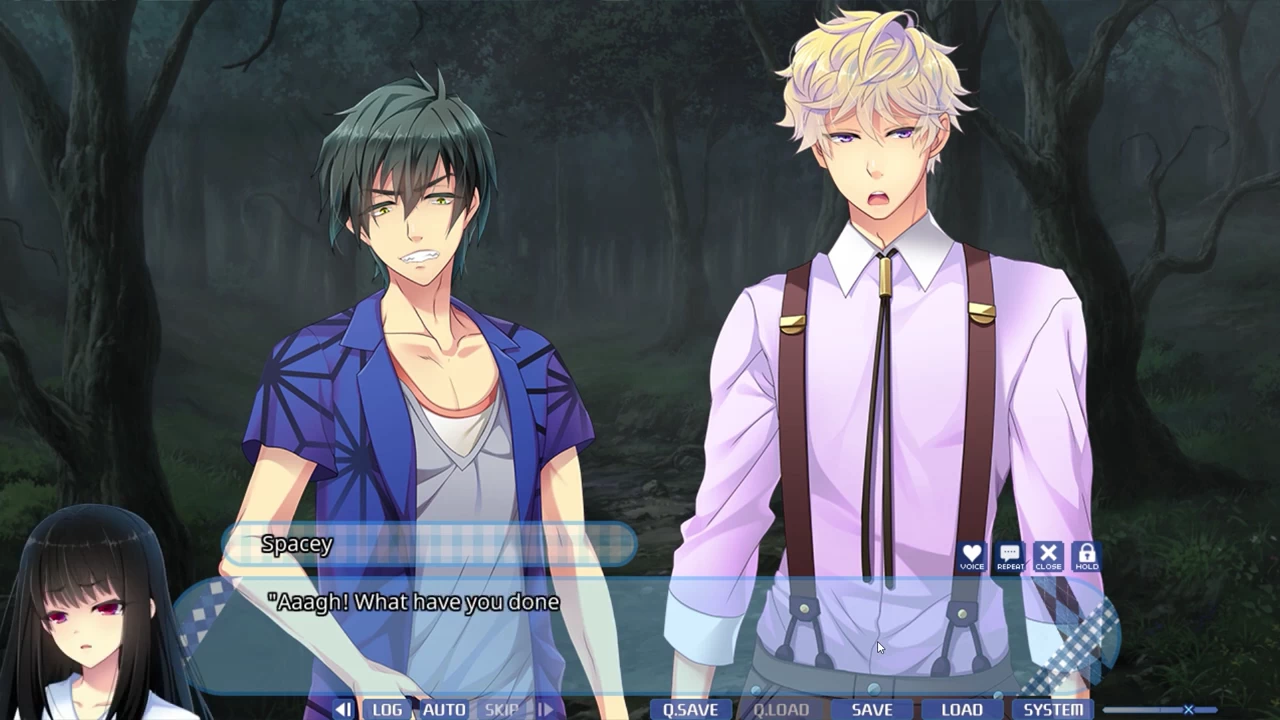The image size is (1280, 720).
Task: Replay the line with REPEAT
Action: click(x=1010, y=556)
